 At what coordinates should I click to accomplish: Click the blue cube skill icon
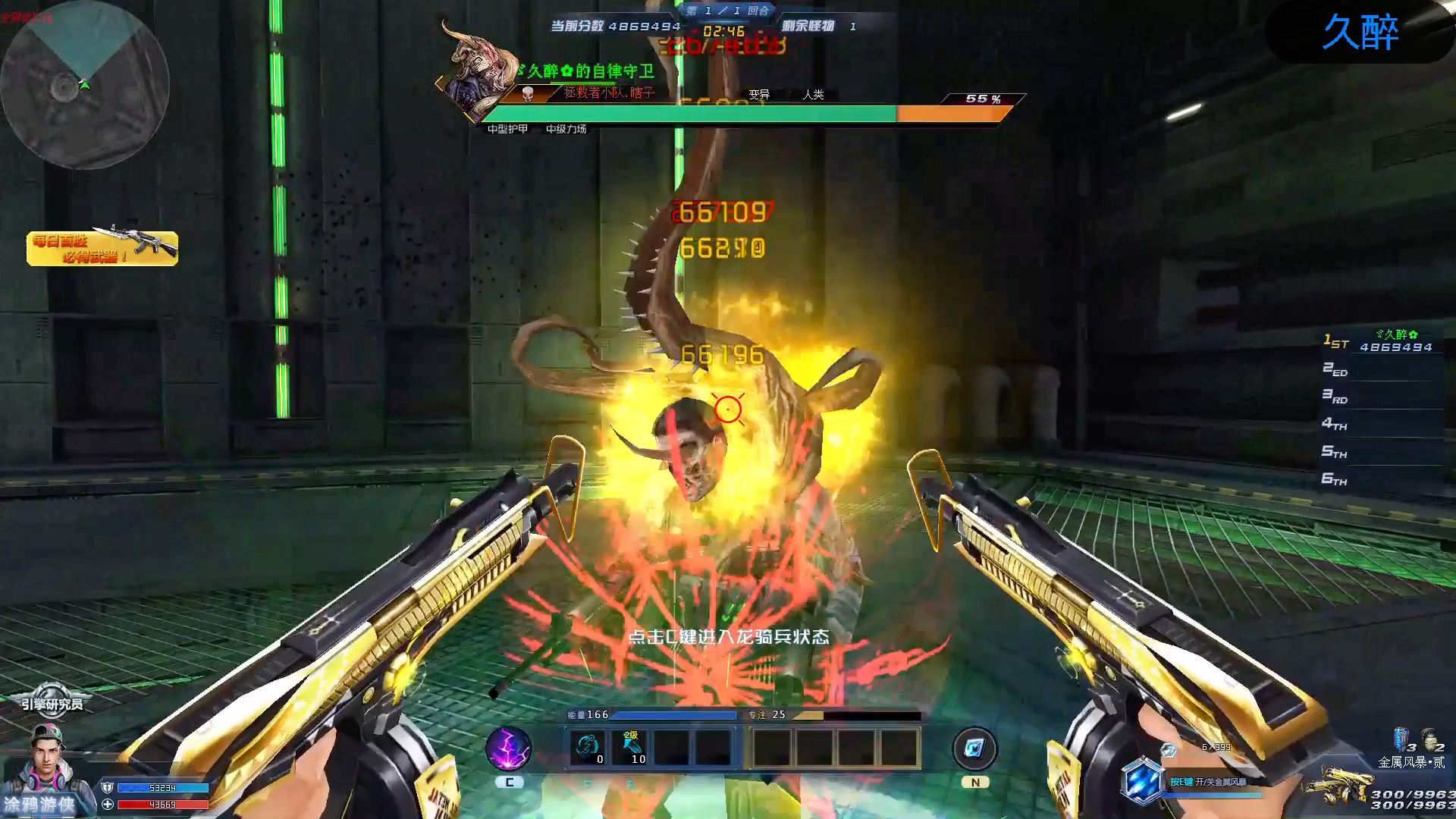tap(974, 749)
